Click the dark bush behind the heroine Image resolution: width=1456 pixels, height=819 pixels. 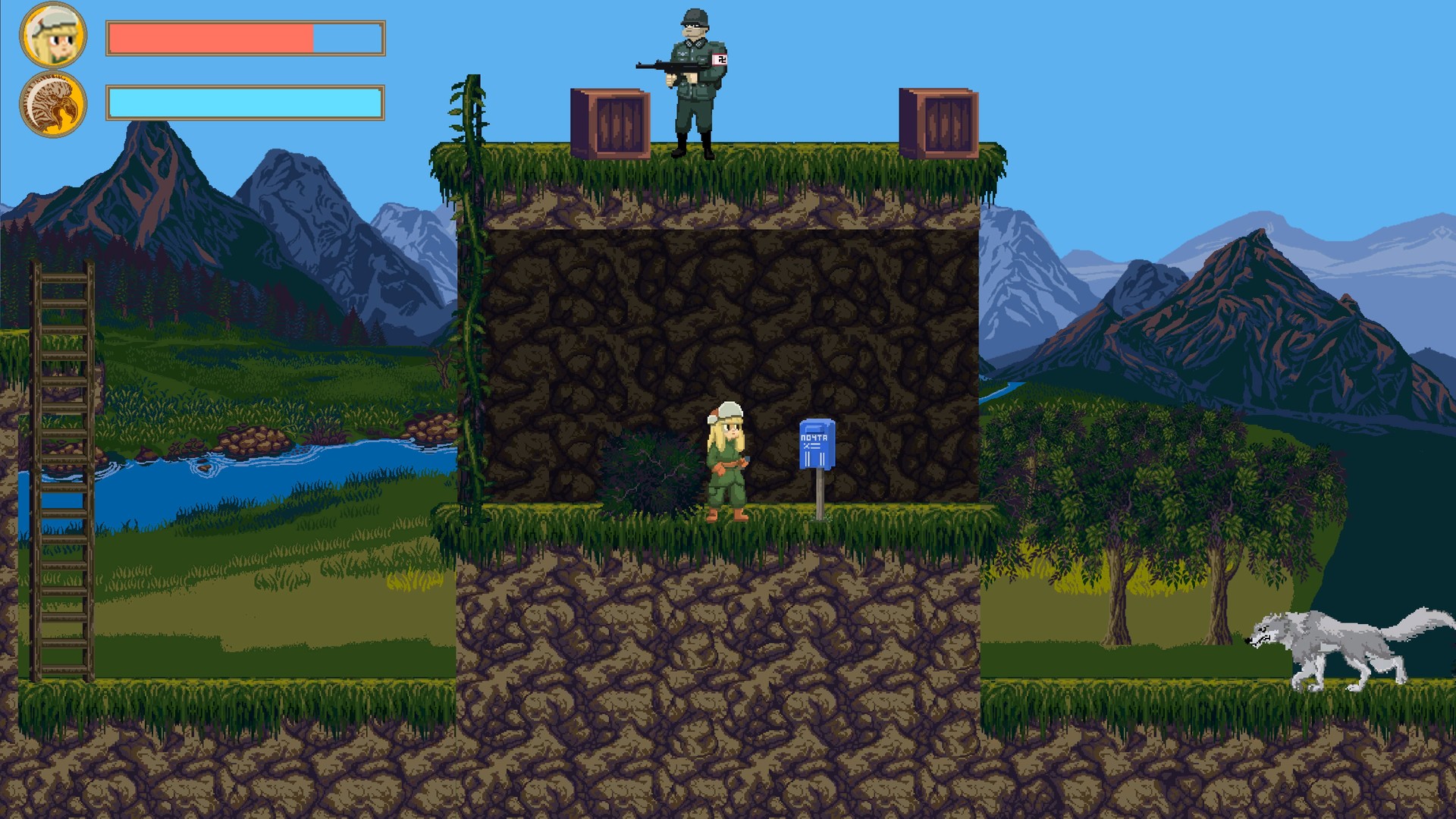tap(652, 470)
